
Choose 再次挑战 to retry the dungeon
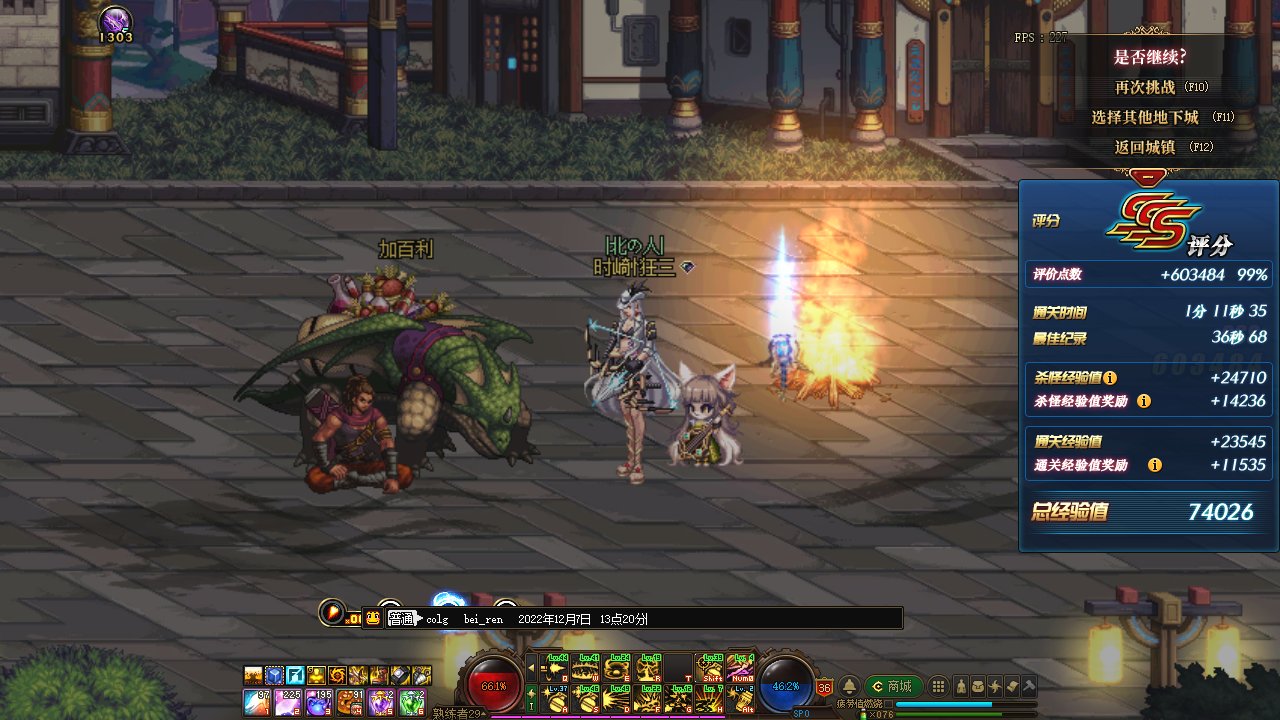click(x=1162, y=88)
